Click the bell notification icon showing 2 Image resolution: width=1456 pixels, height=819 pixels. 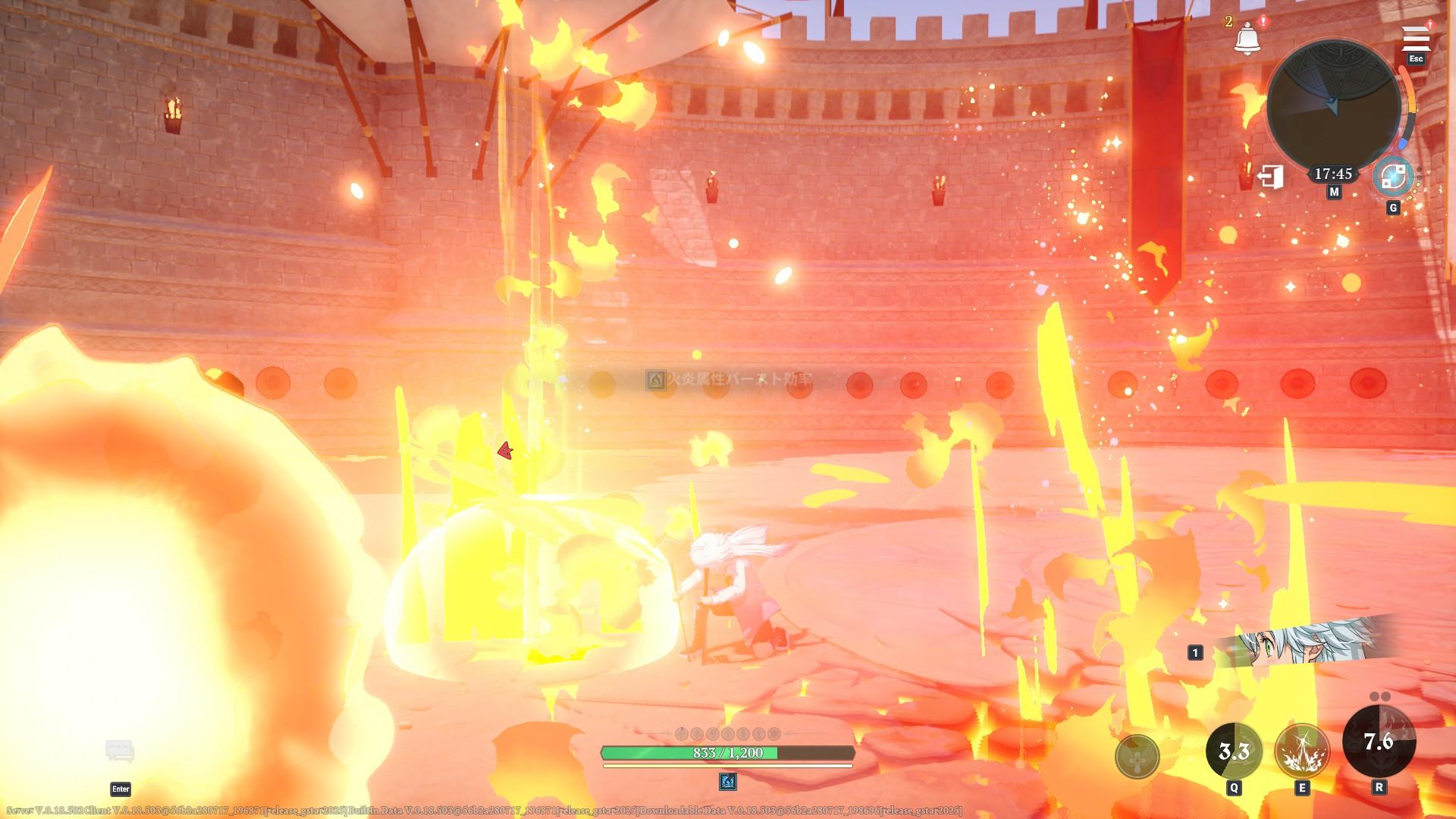coord(1247,37)
